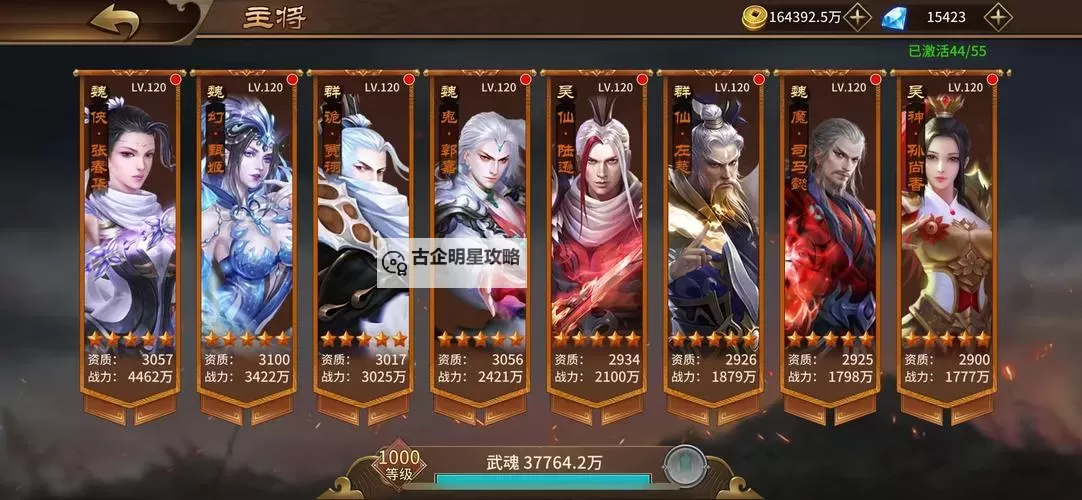1082x500 pixels.
Task: Go back with the arrow button
Action: point(113,20)
